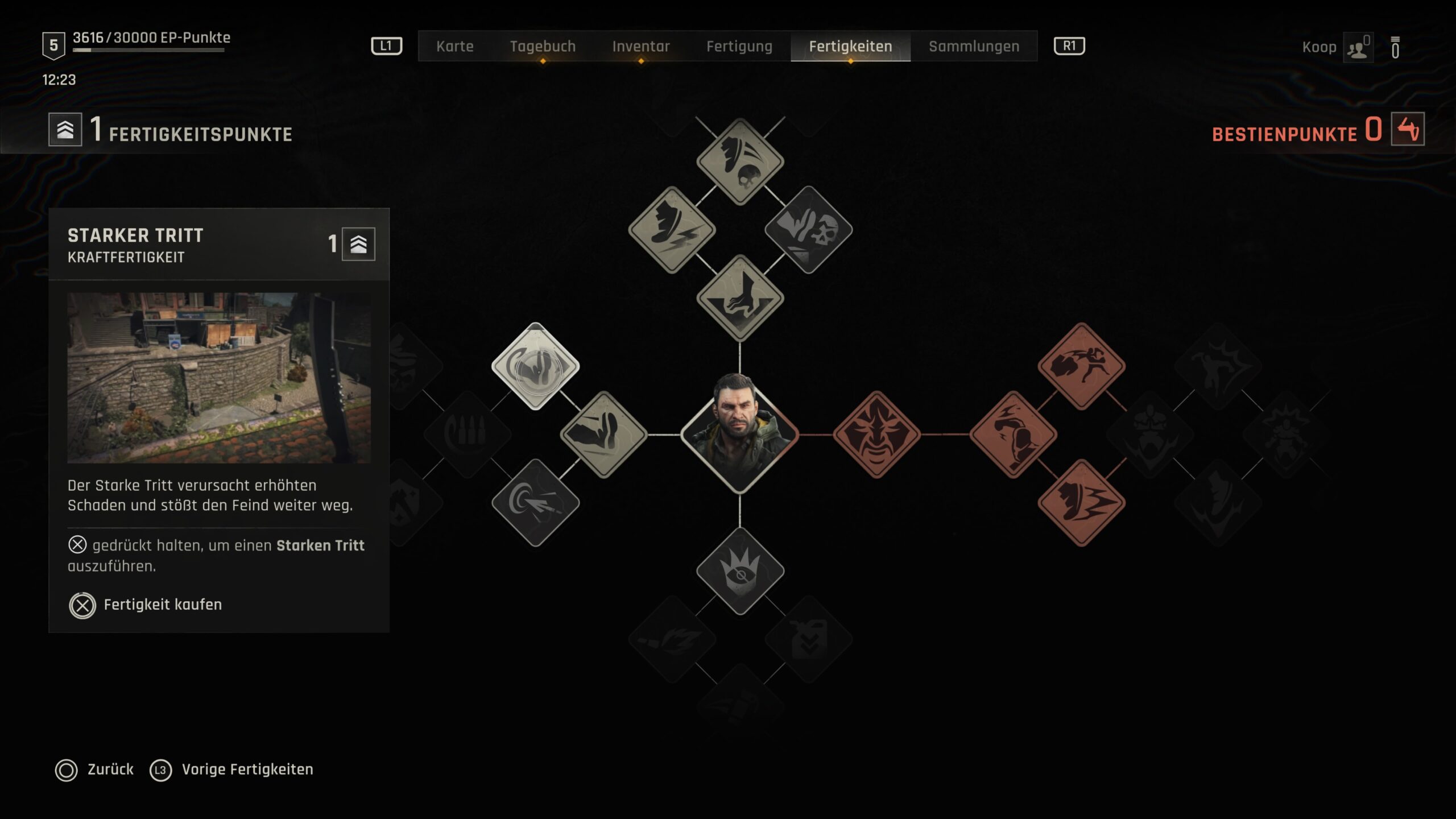The height and width of the screenshot is (819, 1456).
Task: Pick the boot with lightning skill
Action: point(672,230)
